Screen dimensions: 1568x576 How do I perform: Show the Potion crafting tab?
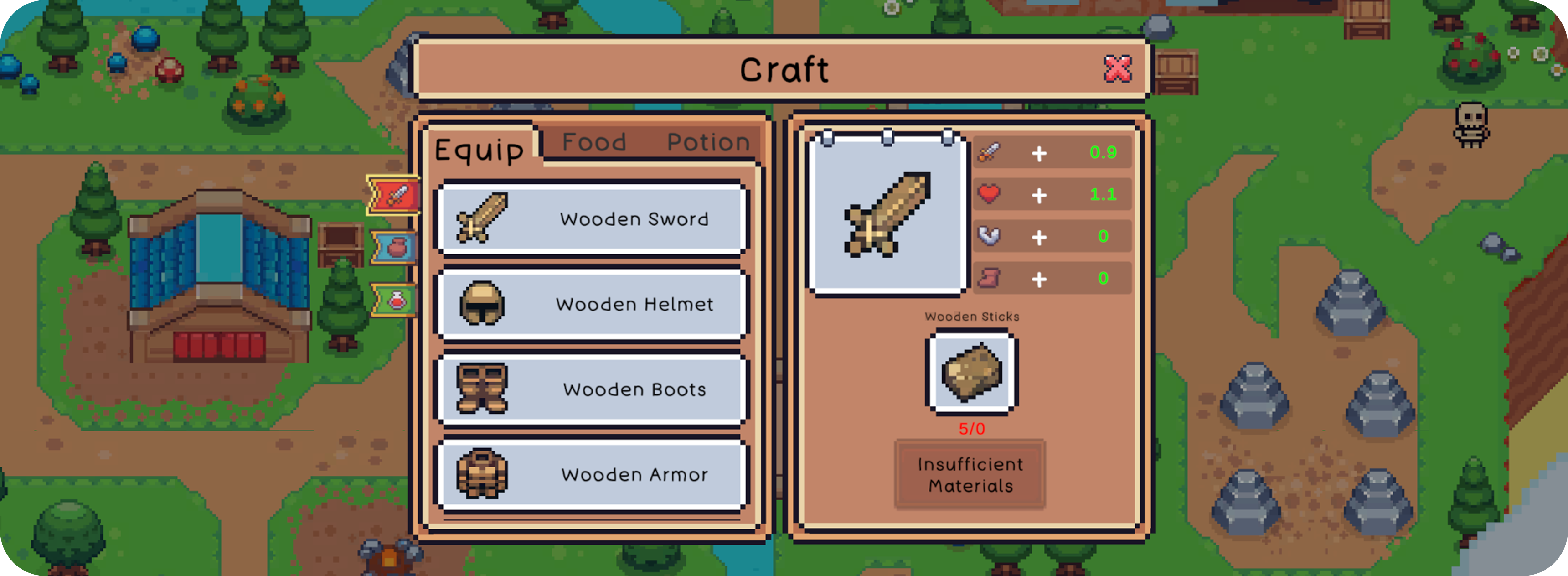[708, 142]
